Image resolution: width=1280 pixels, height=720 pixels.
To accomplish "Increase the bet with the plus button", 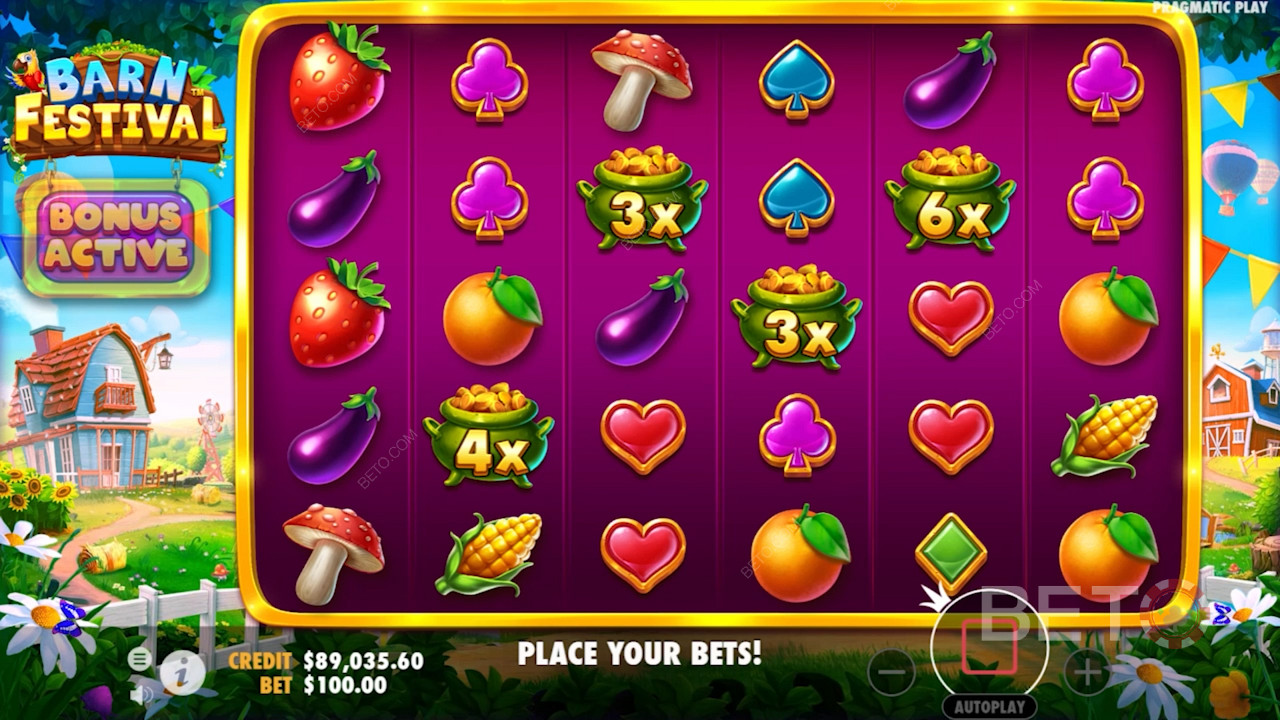I will 1087,672.
